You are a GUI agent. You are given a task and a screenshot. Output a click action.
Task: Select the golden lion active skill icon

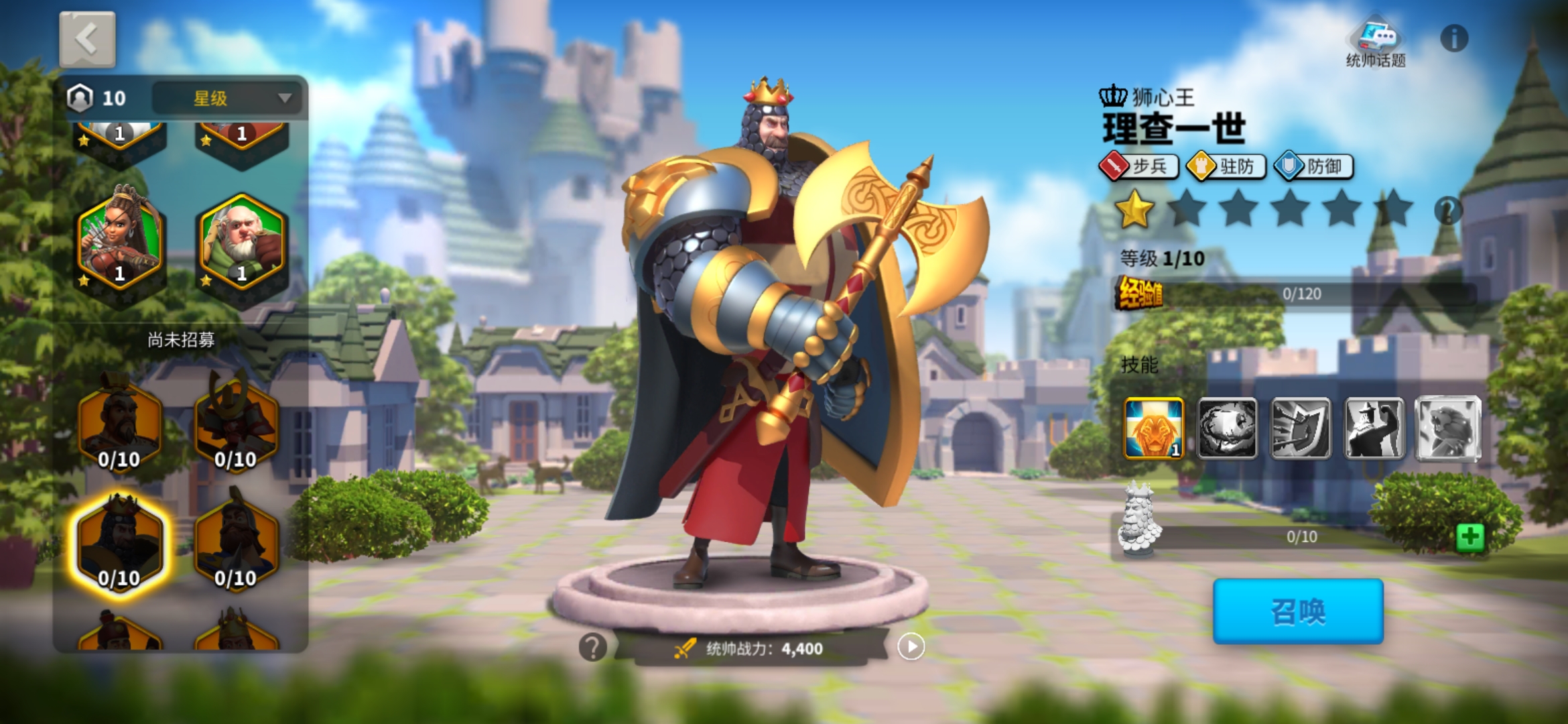(x=1153, y=428)
